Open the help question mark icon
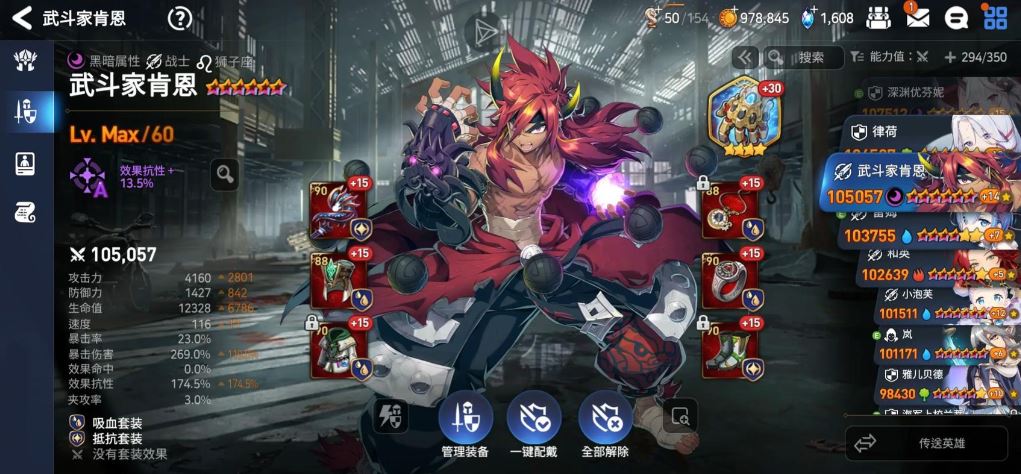This screenshot has height=474, width=1021. tap(180, 18)
